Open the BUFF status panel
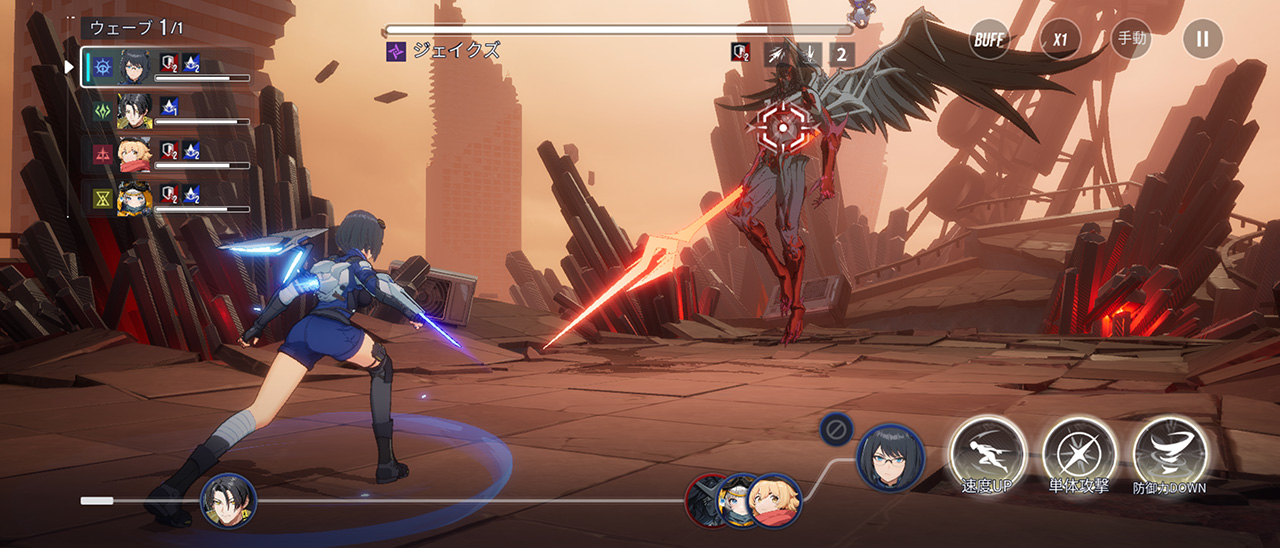 click(x=989, y=40)
